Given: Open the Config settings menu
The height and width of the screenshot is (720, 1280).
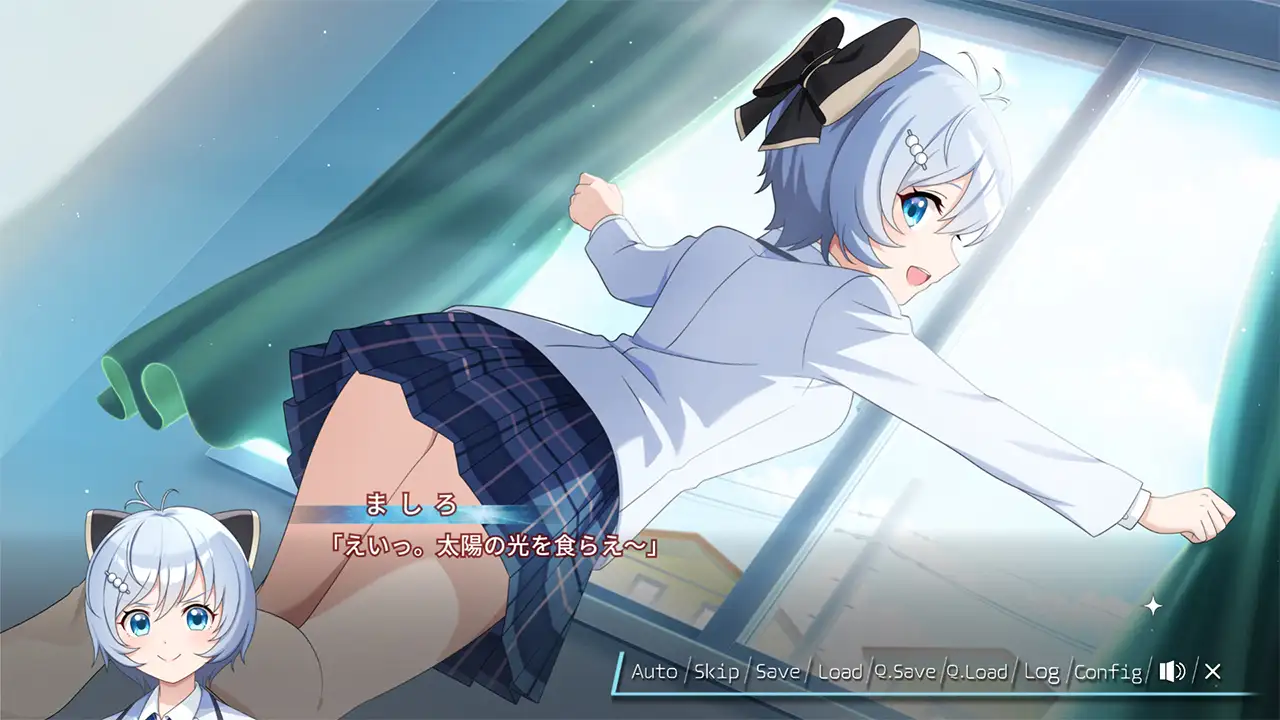Looking at the screenshot, I should click(x=1110, y=673).
